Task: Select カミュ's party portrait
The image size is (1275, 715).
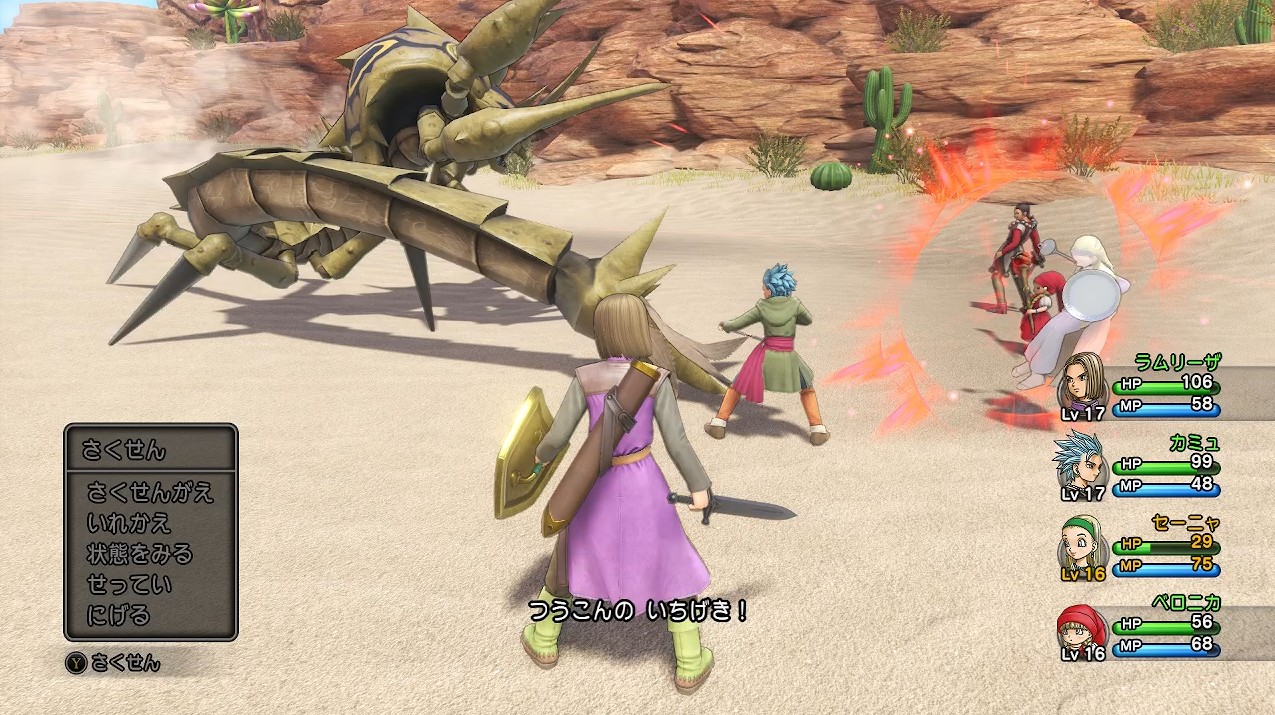Action: coord(1079,463)
